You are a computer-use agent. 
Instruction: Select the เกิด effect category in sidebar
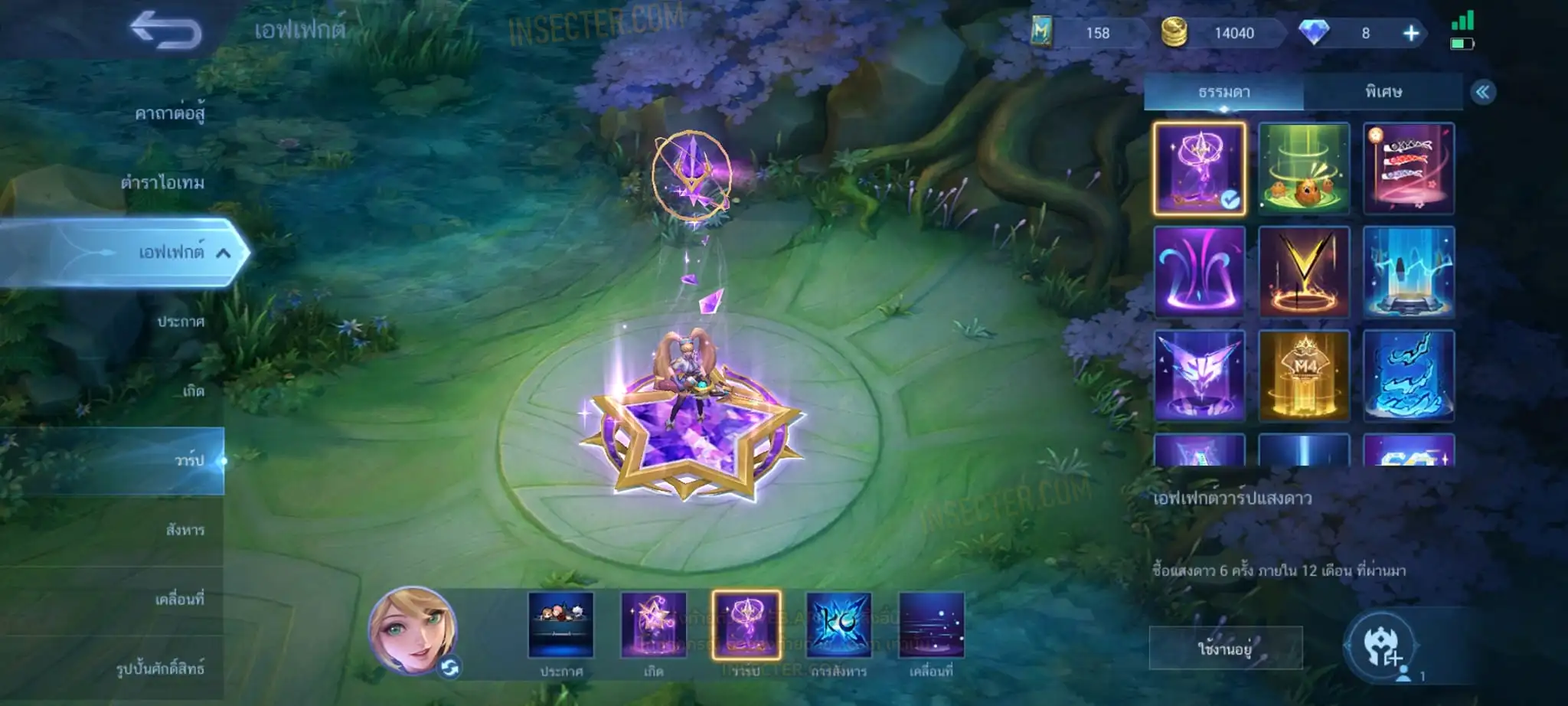[193, 391]
